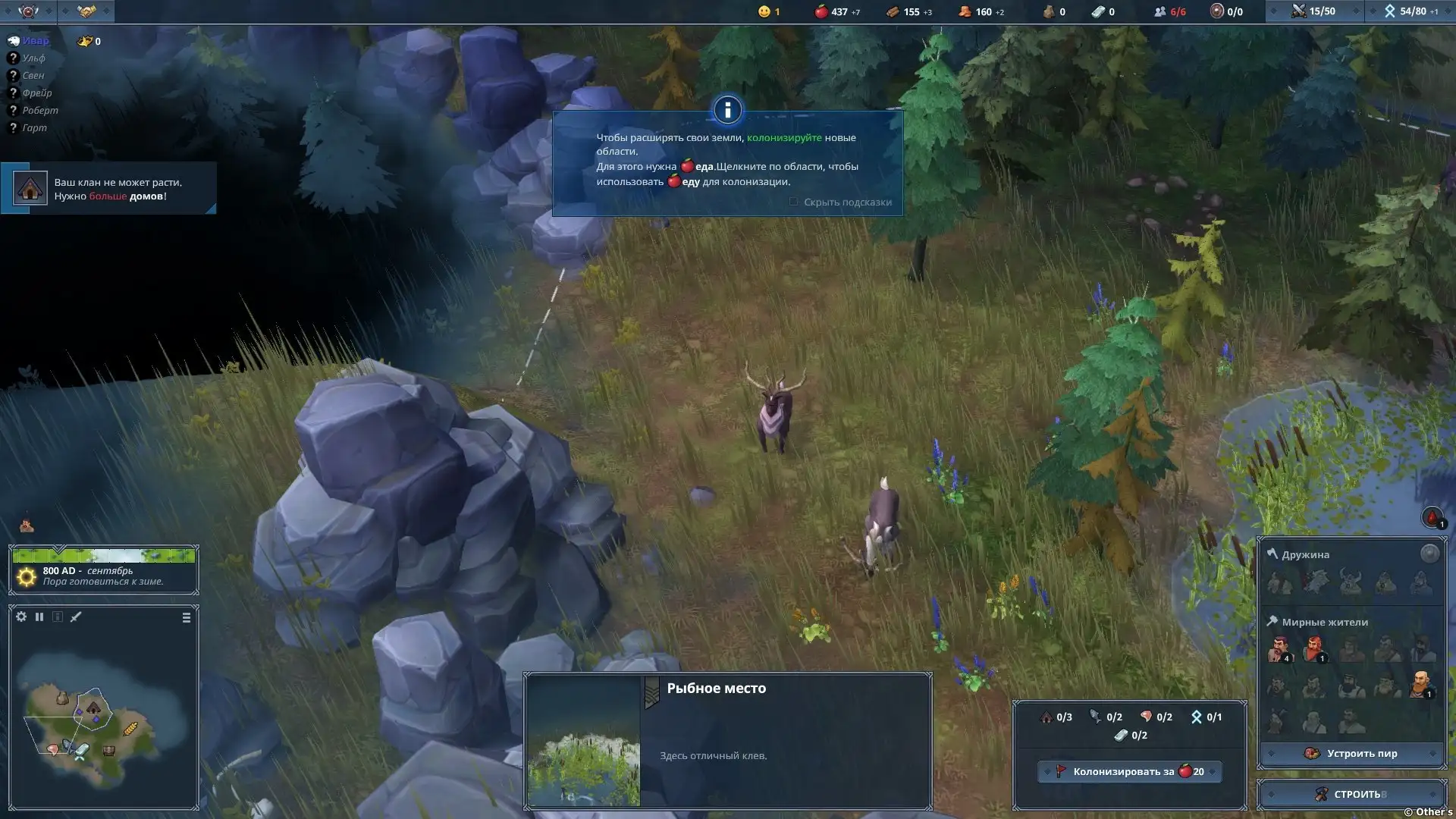Open the settings gear above the minimap
Viewport: 1456px width, 819px height.
click(x=21, y=617)
